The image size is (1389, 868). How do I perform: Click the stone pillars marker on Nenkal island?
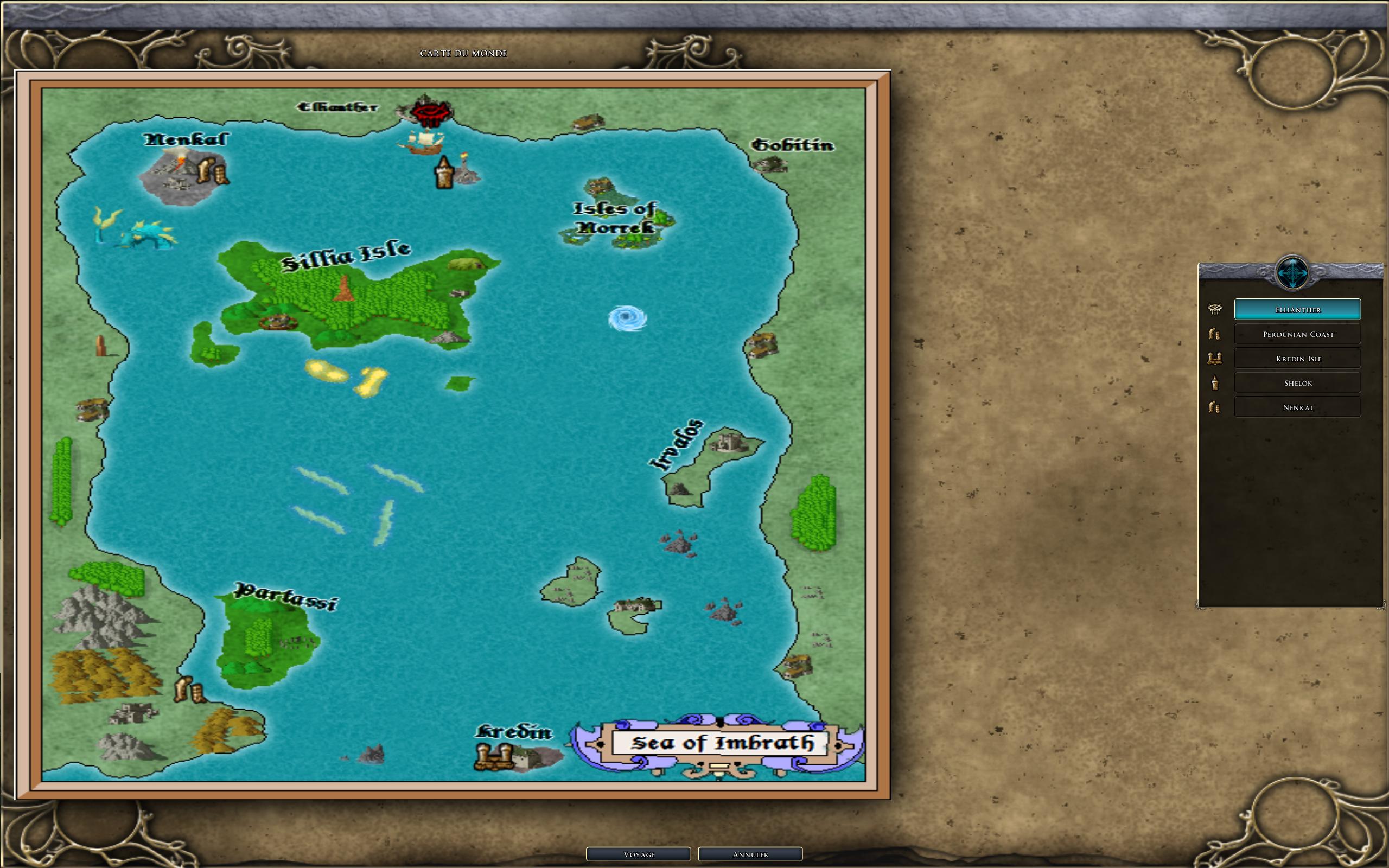212,171
